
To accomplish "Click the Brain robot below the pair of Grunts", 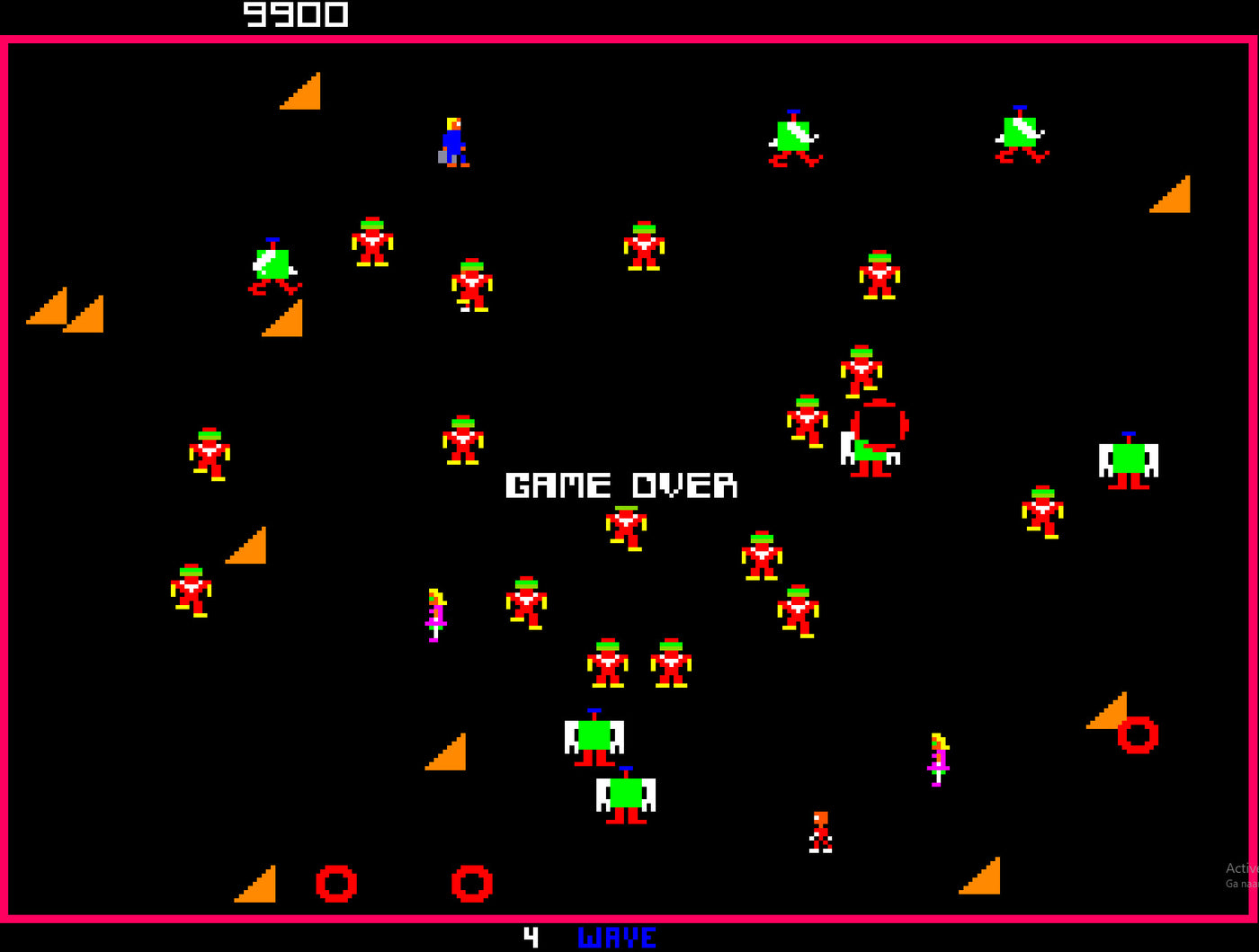I will click(x=594, y=737).
